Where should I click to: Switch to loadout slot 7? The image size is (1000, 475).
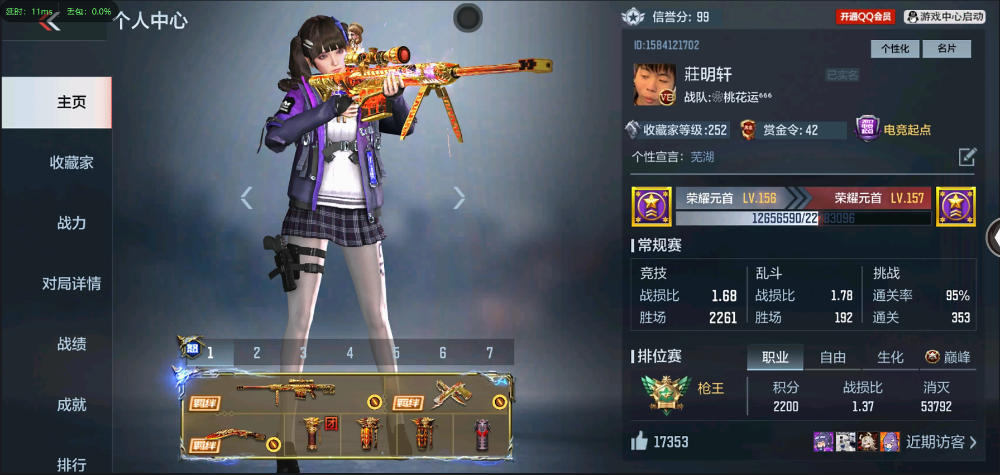click(x=490, y=352)
